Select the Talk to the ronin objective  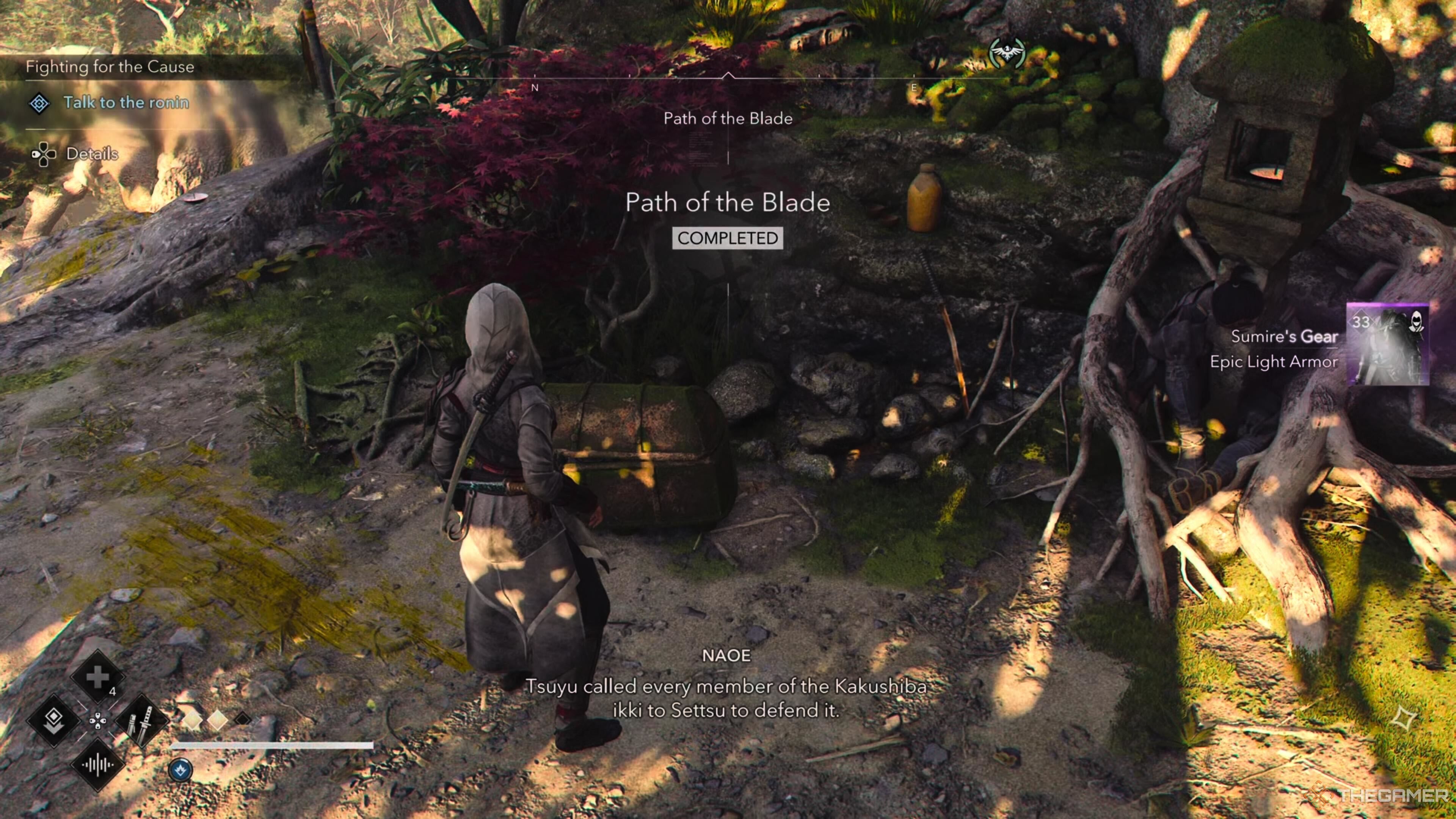tap(126, 102)
